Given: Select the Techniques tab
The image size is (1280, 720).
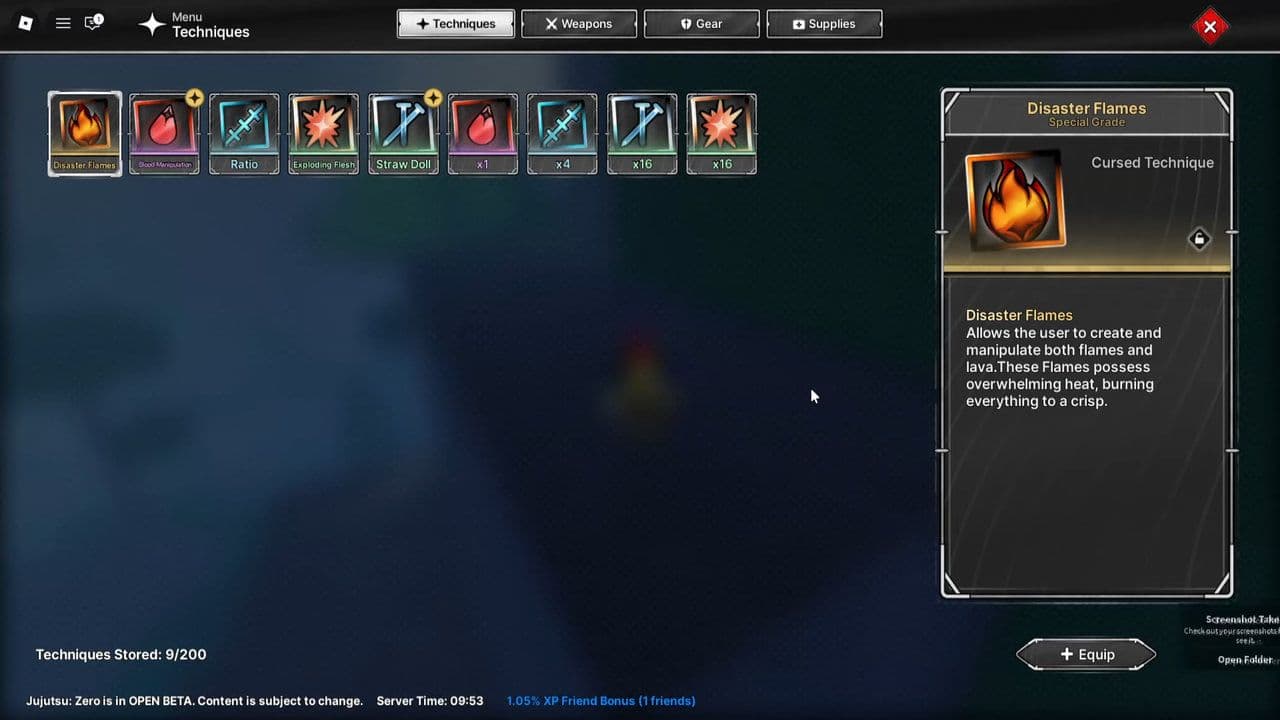Looking at the screenshot, I should [456, 24].
